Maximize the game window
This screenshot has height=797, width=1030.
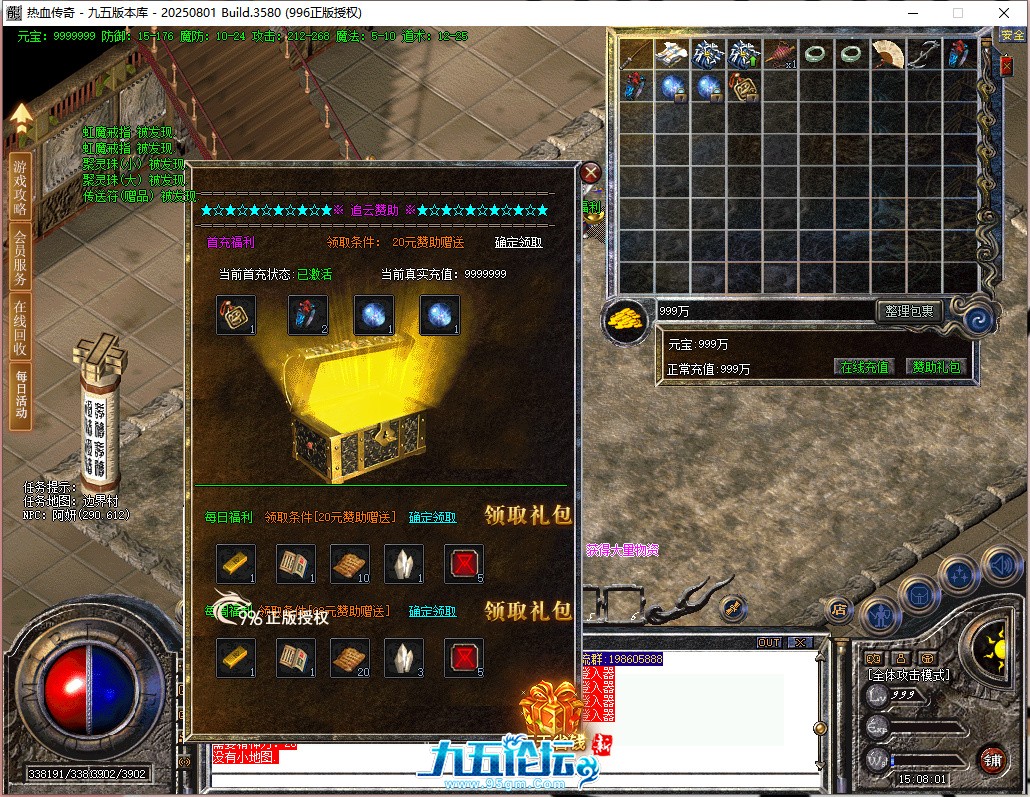957,13
